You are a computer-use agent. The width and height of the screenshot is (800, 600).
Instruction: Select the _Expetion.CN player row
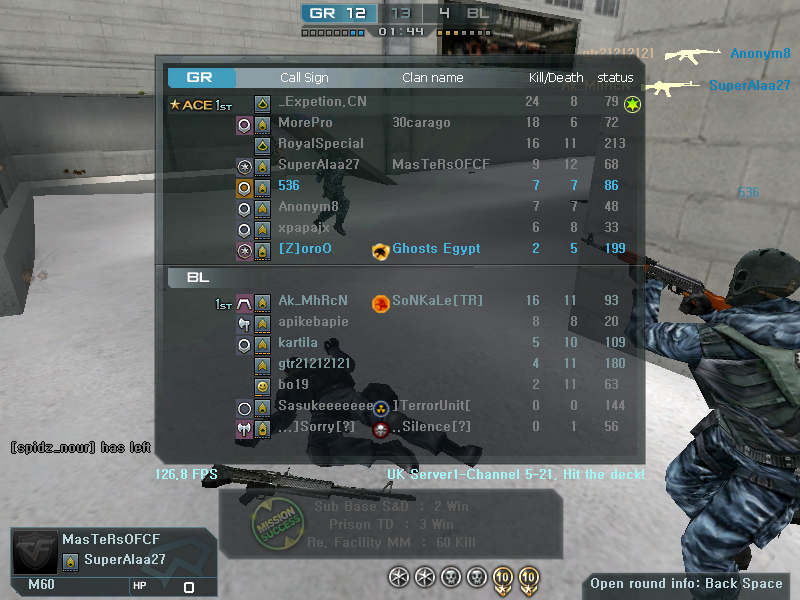tap(322, 102)
